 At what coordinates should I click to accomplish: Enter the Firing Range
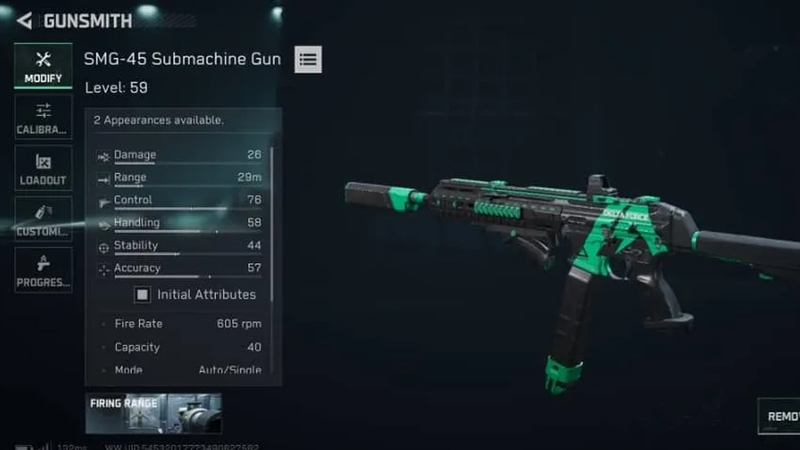(x=153, y=413)
